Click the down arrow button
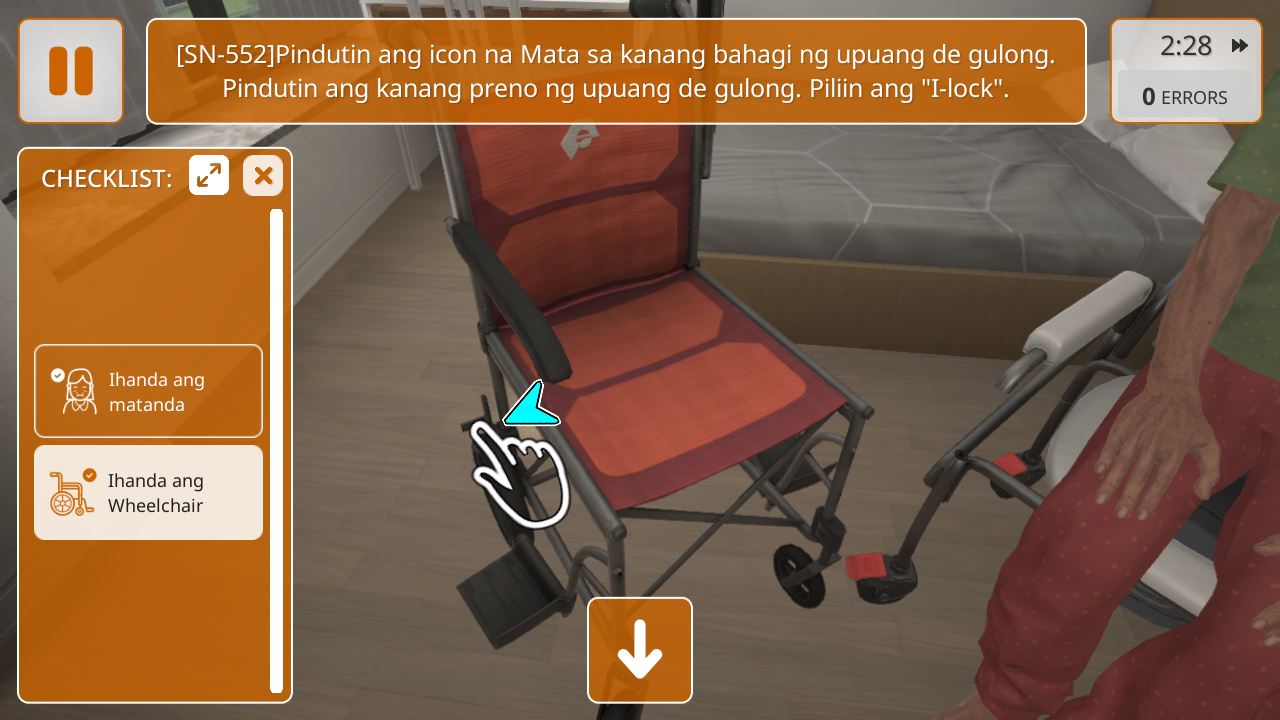1280x720 pixels. click(640, 650)
